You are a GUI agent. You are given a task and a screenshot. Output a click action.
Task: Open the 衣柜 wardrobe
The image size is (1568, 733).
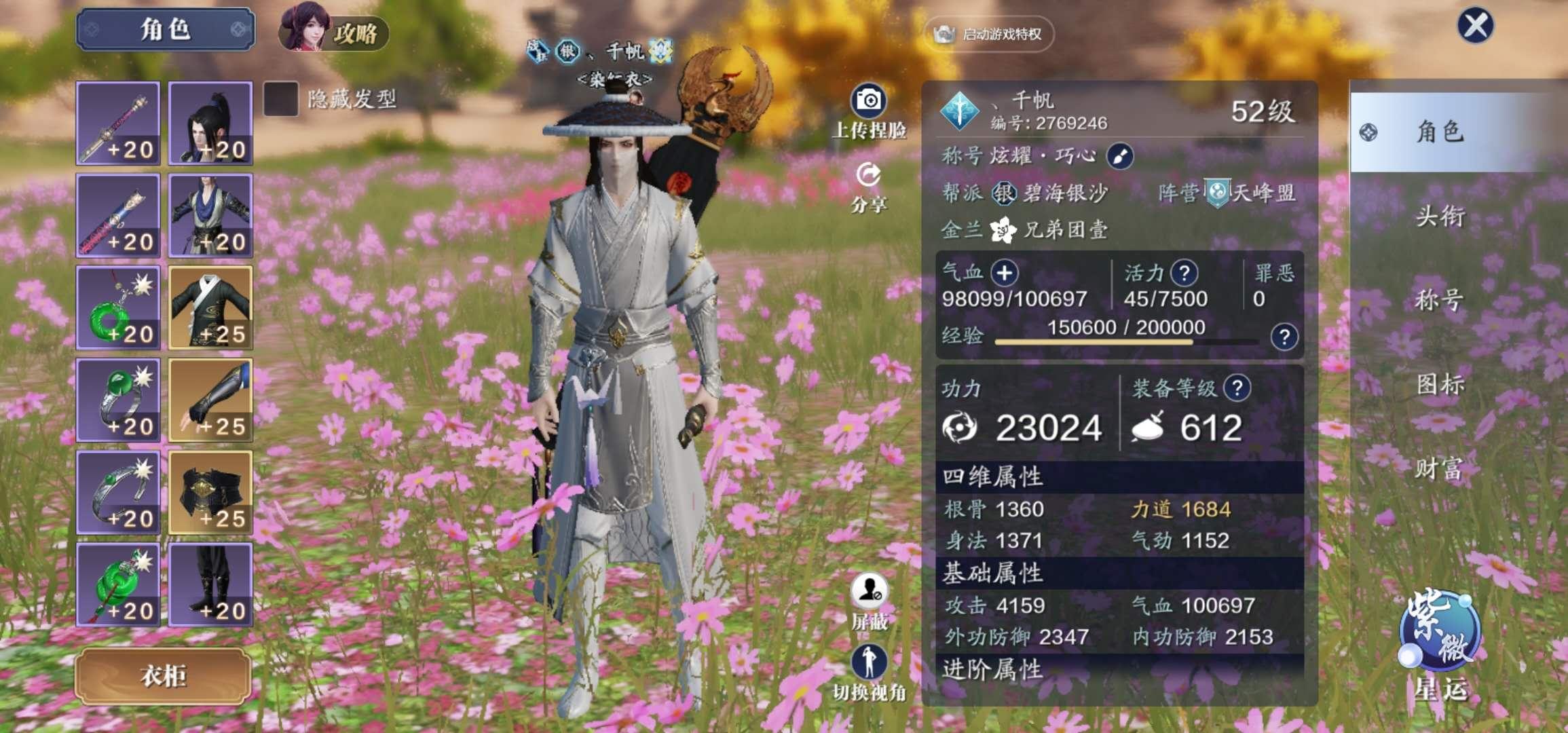(x=163, y=676)
